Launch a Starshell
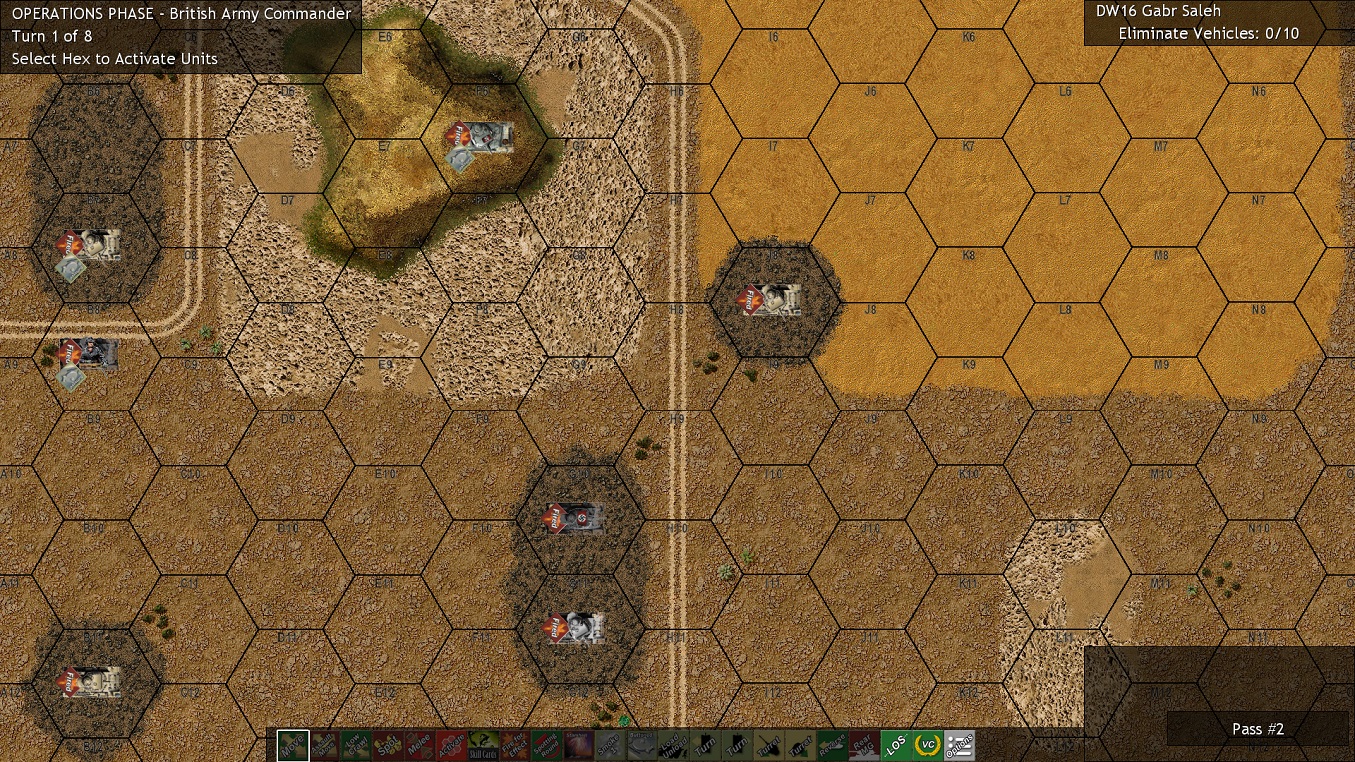This screenshot has height=762, width=1355. click(x=577, y=744)
